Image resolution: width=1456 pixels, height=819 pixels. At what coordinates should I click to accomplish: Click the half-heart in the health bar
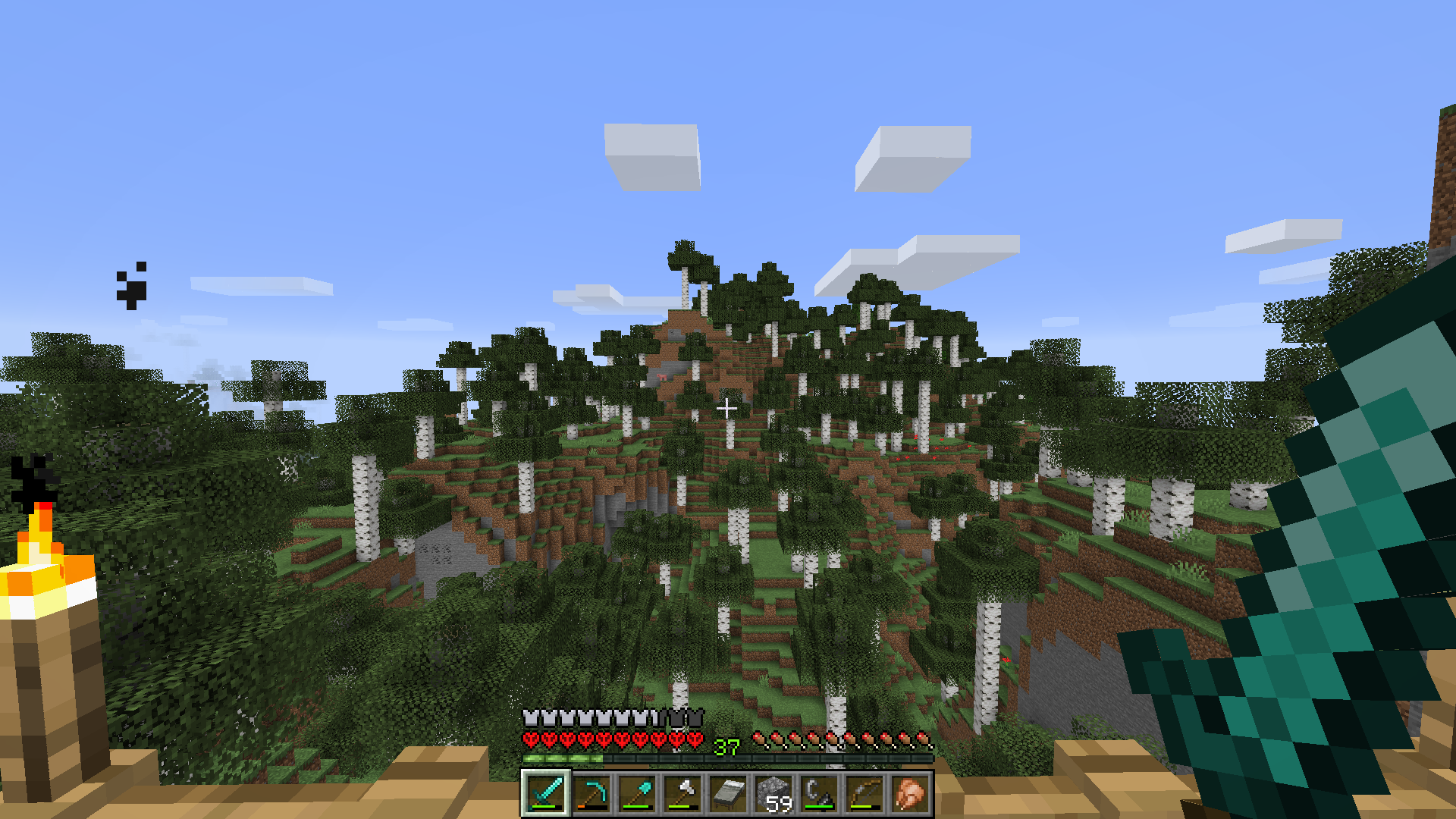point(694,737)
